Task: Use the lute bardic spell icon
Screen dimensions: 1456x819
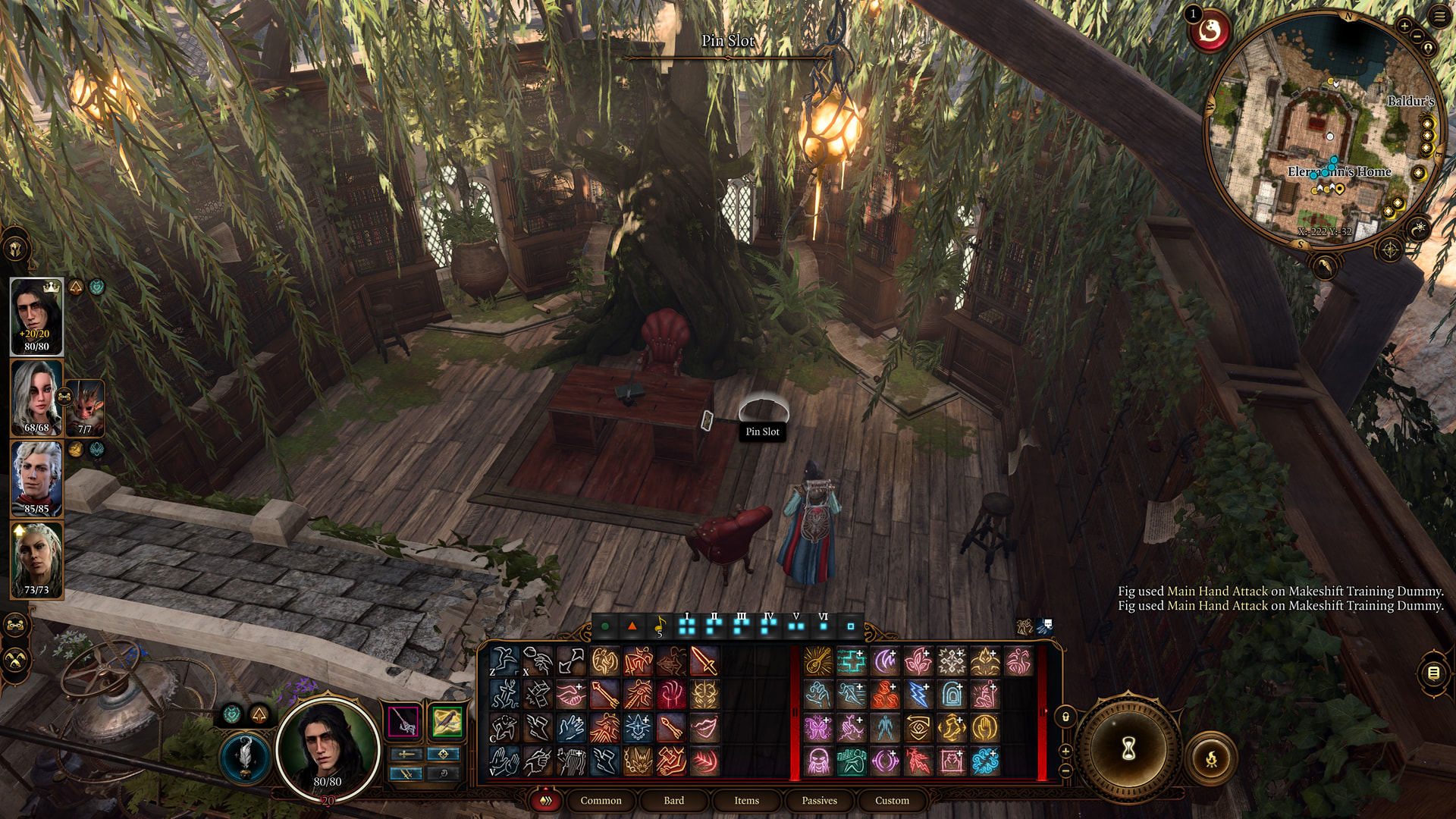Action: 817,661
